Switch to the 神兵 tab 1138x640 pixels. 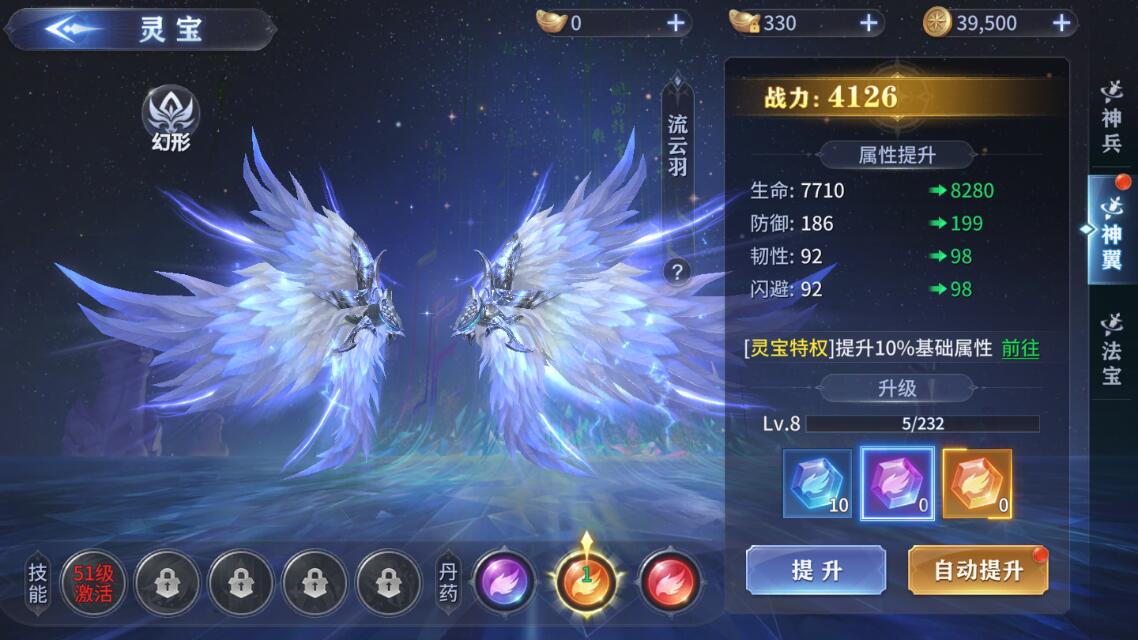click(1112, 117)
